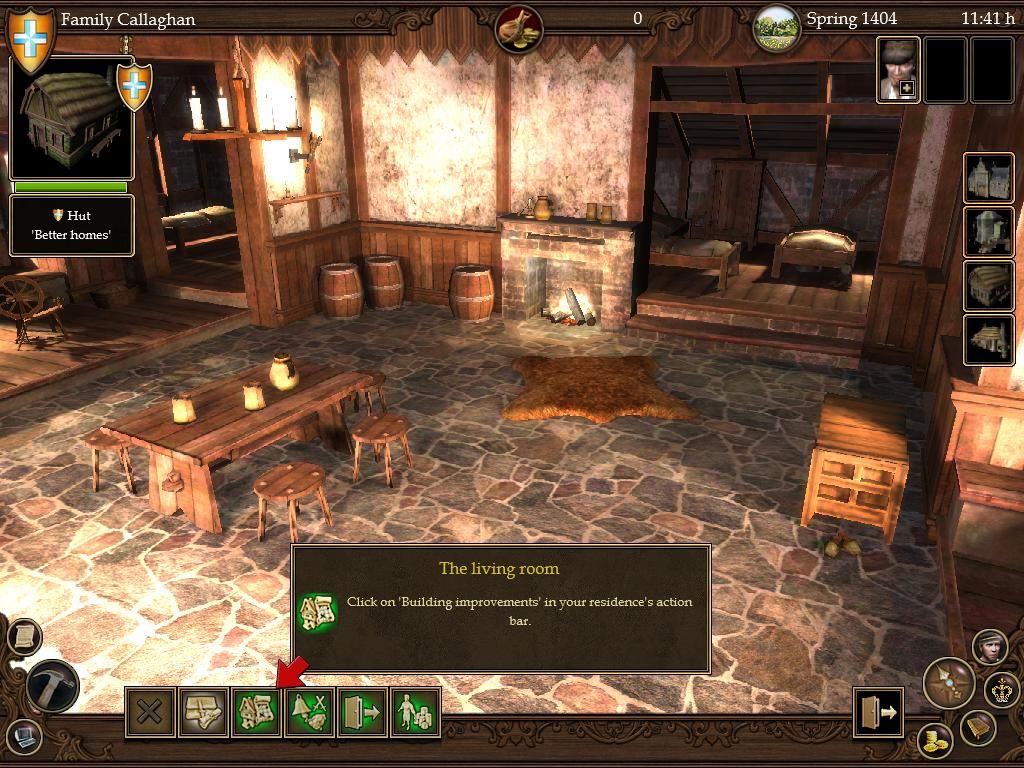Click the crossed-out X action button
This screenshot has height=768, width=1024.
point(150,712)
